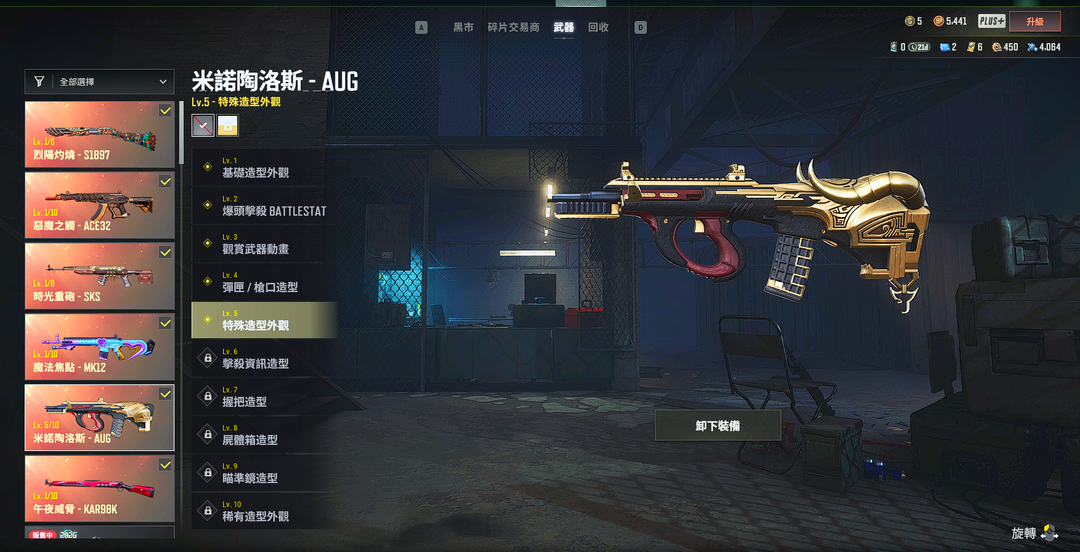Click the 卸下裝備 unequip button
Screen dimensions: 1080x552
(x=718, y=425)
